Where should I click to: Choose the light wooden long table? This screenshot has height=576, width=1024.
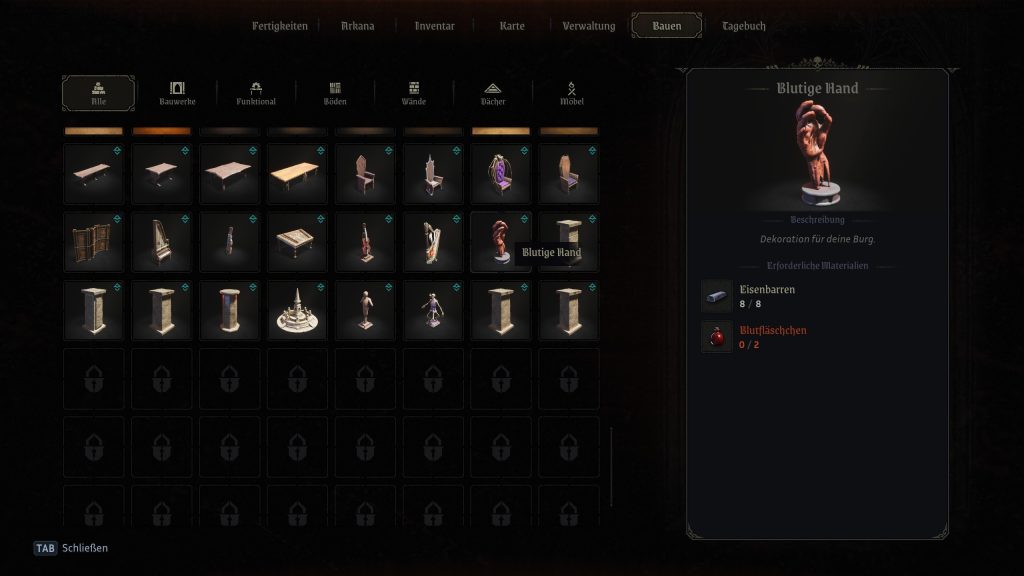coord(297,174)
